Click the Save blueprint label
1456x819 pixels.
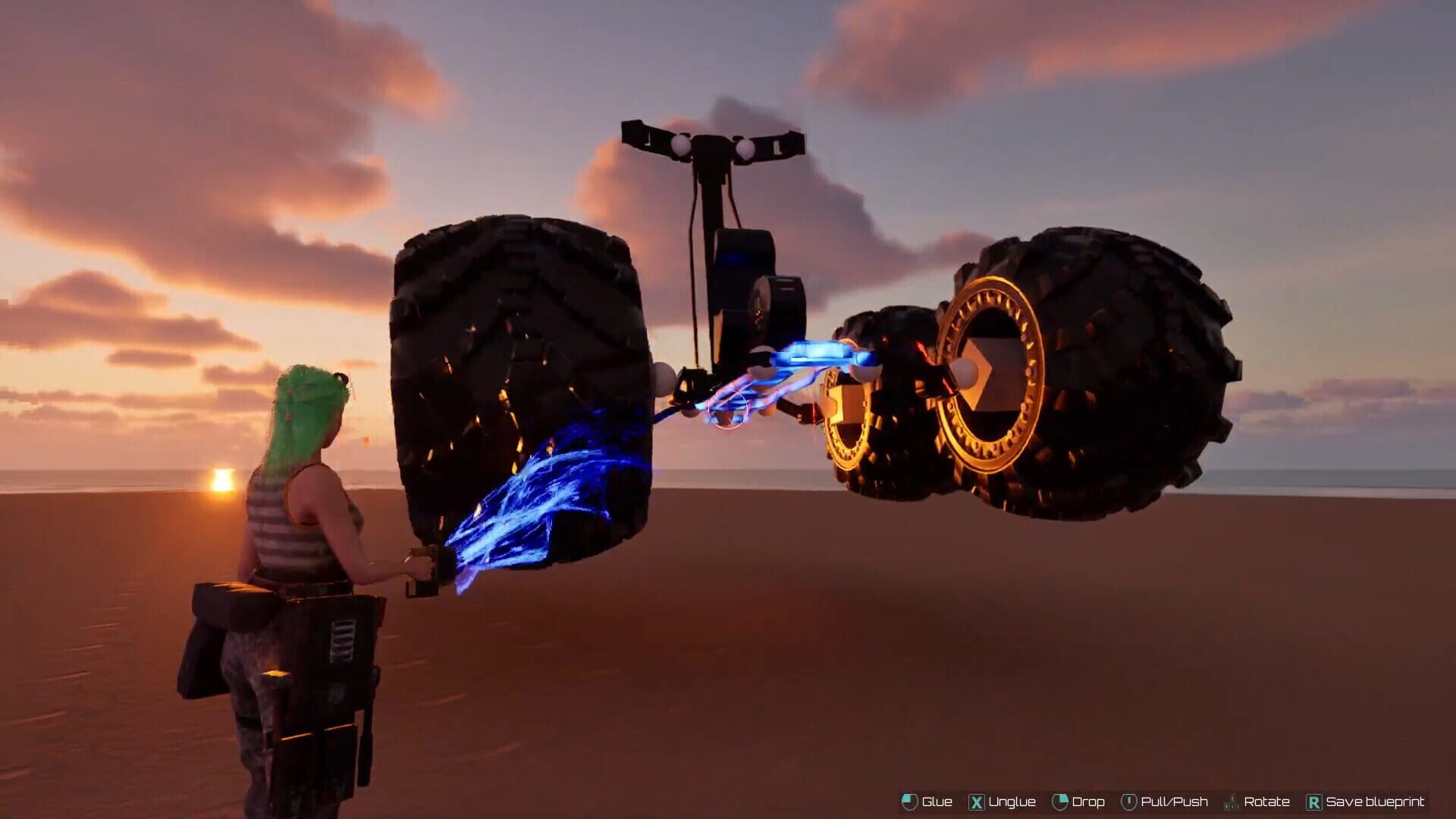(1373, 802)
